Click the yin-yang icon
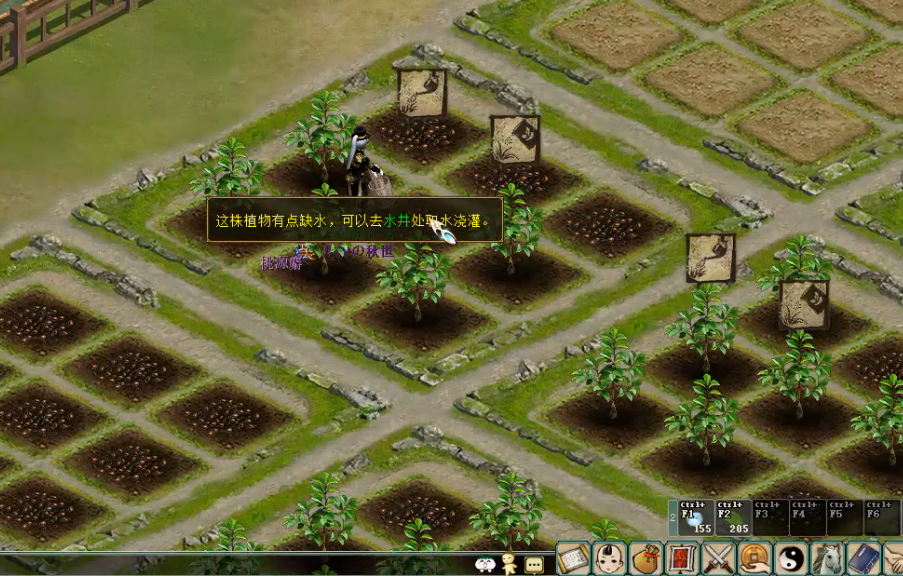 tap(790, 558)
